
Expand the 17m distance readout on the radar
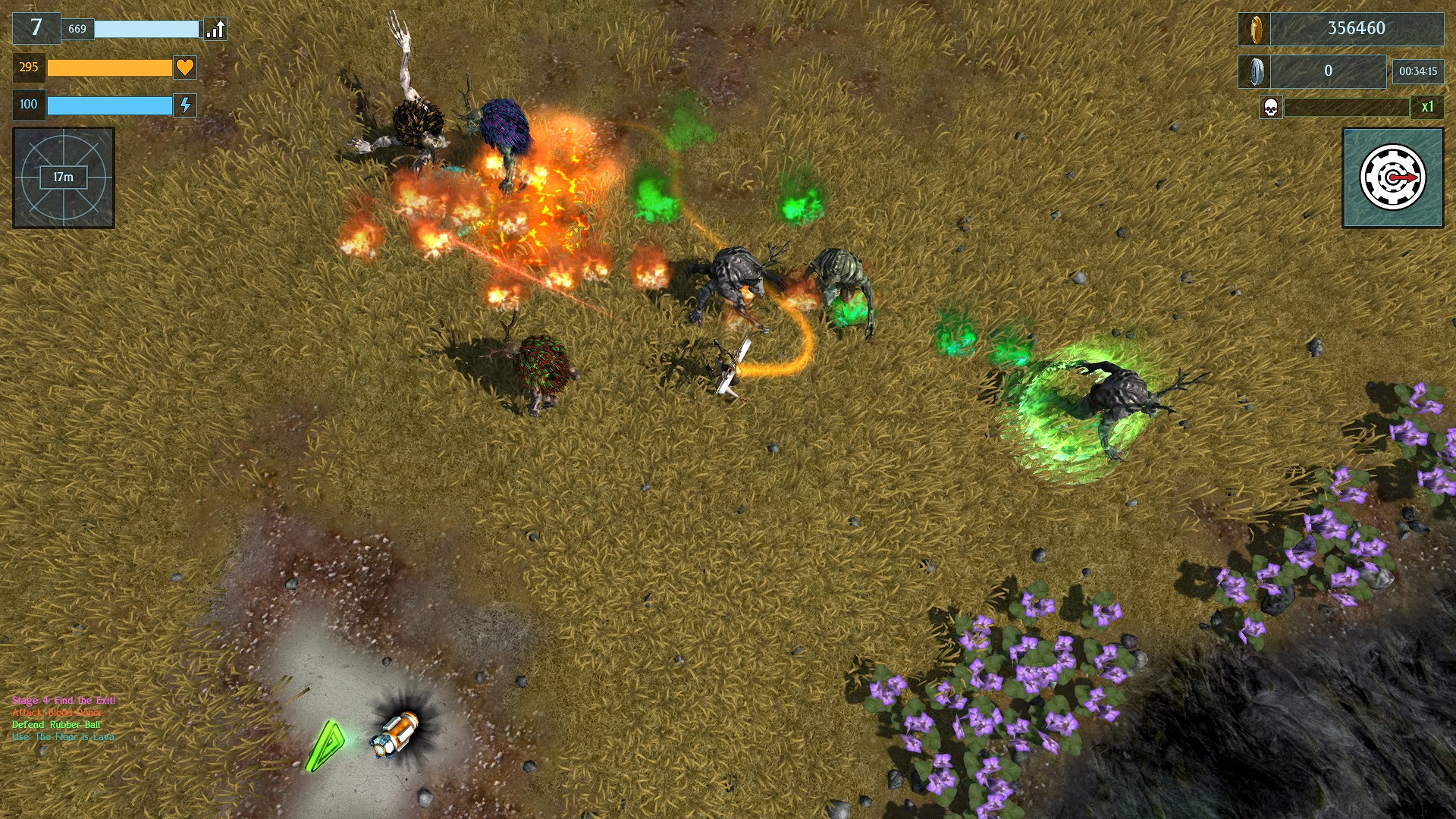coord(62,179)
